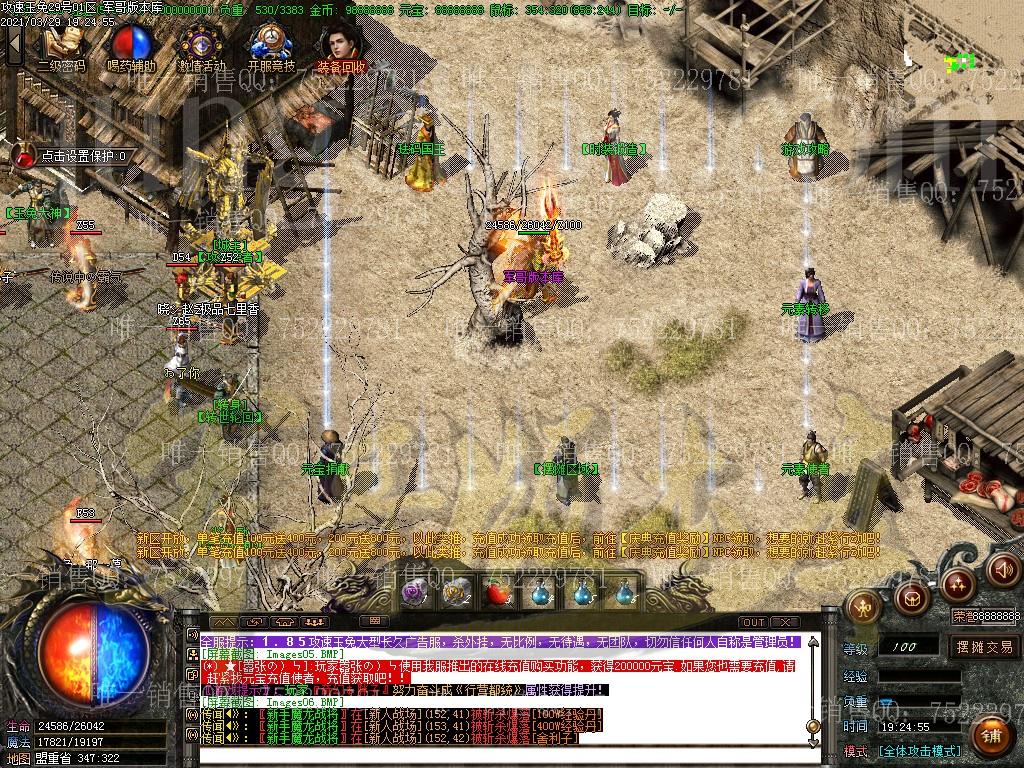Open the 摆摊交易 stall trade button
1024x768 pixels.
click(984, 647)
